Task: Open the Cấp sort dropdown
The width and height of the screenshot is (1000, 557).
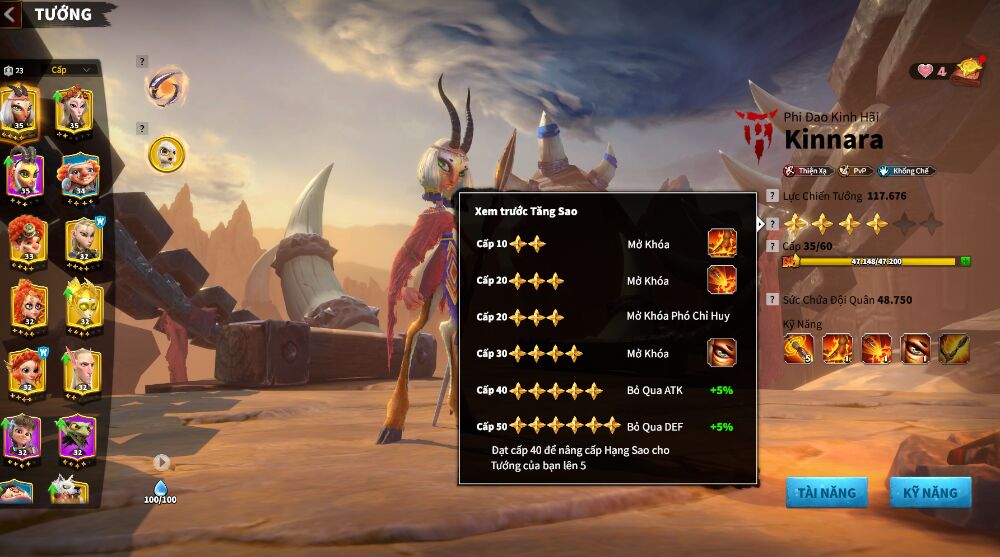Action: pyautogui.click(x=74, y=70)
